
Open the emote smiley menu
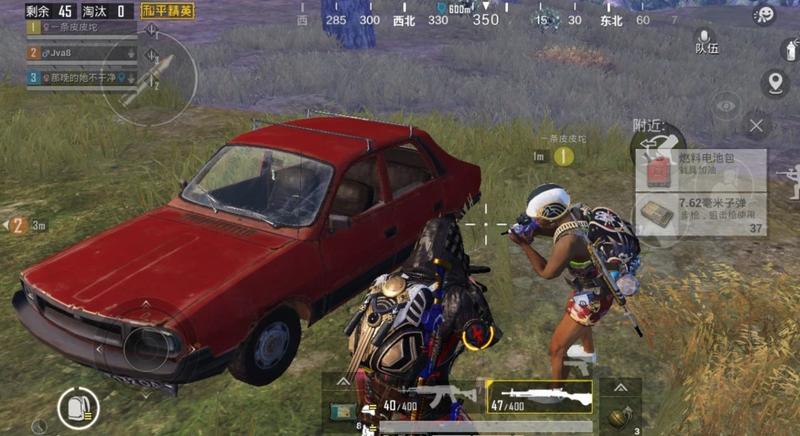[x=763, y=14]
